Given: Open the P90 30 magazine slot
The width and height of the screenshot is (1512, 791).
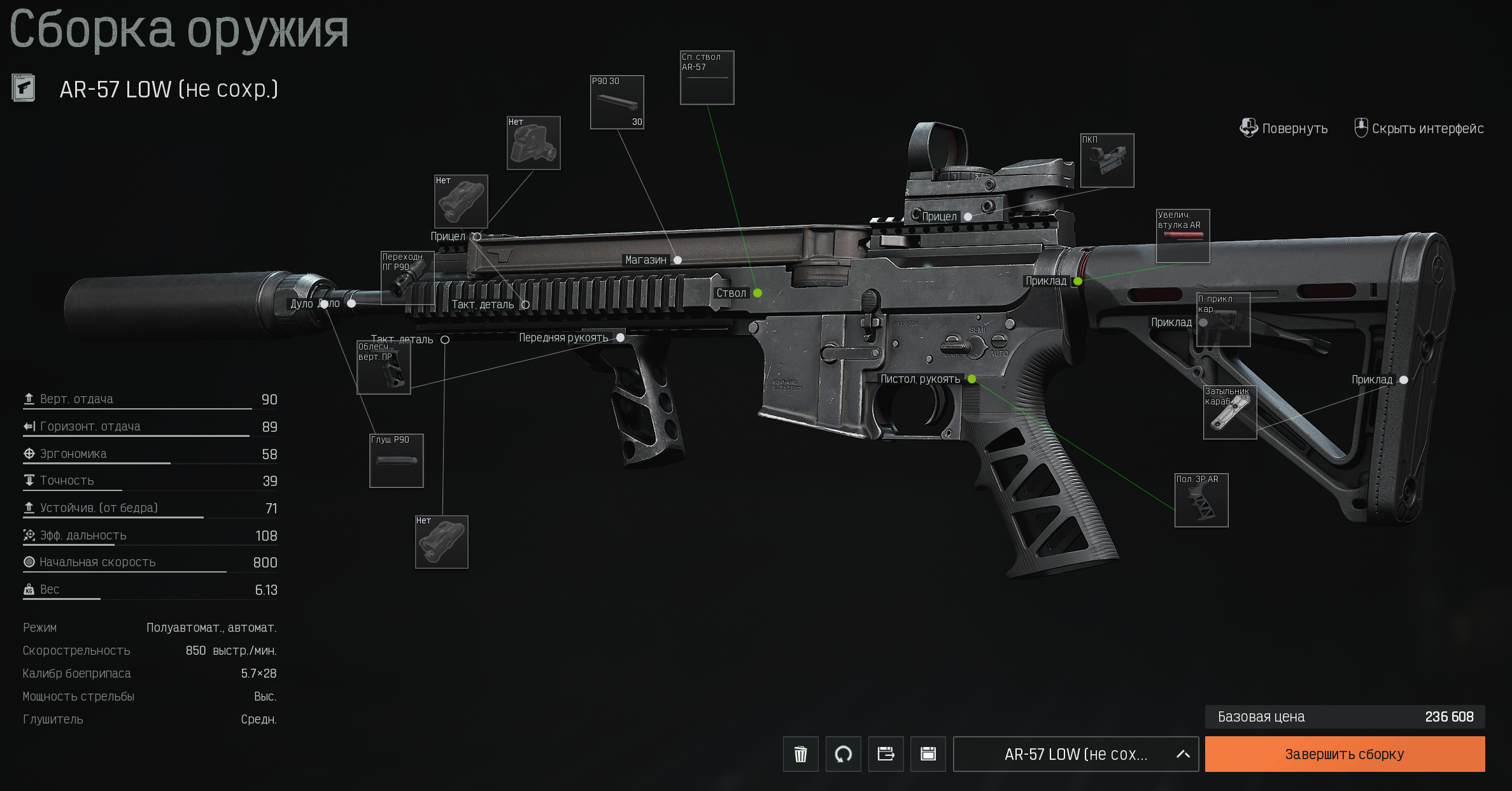Looking at the screenshot, I should 617,103.
